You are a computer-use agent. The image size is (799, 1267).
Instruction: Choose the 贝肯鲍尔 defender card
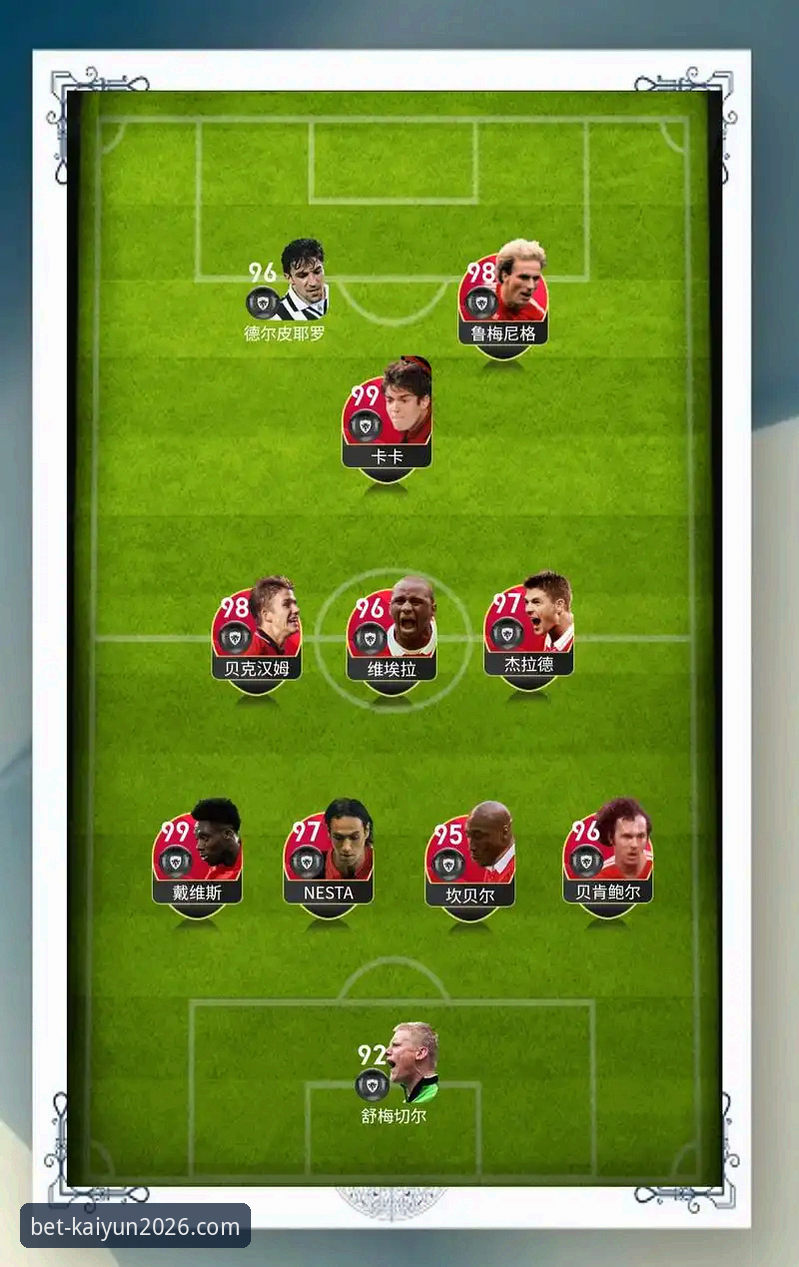pyautogui.click(x=608, y=857)
